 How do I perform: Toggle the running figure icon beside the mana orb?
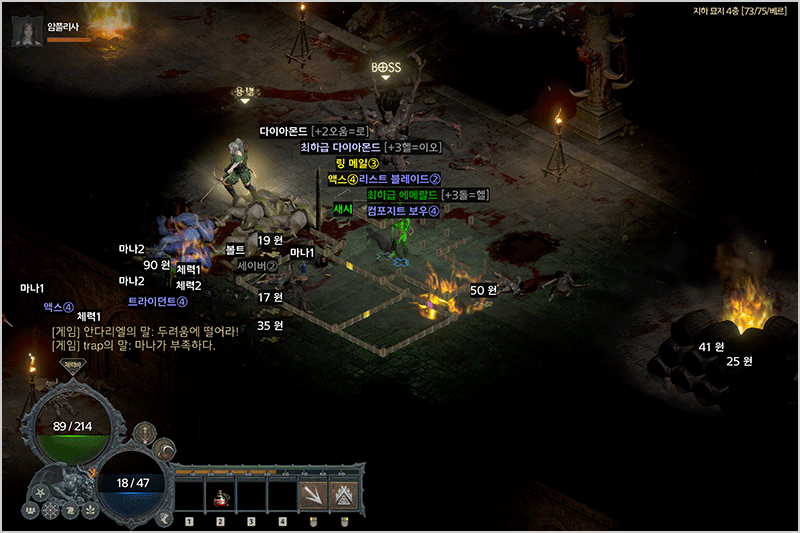163,517
